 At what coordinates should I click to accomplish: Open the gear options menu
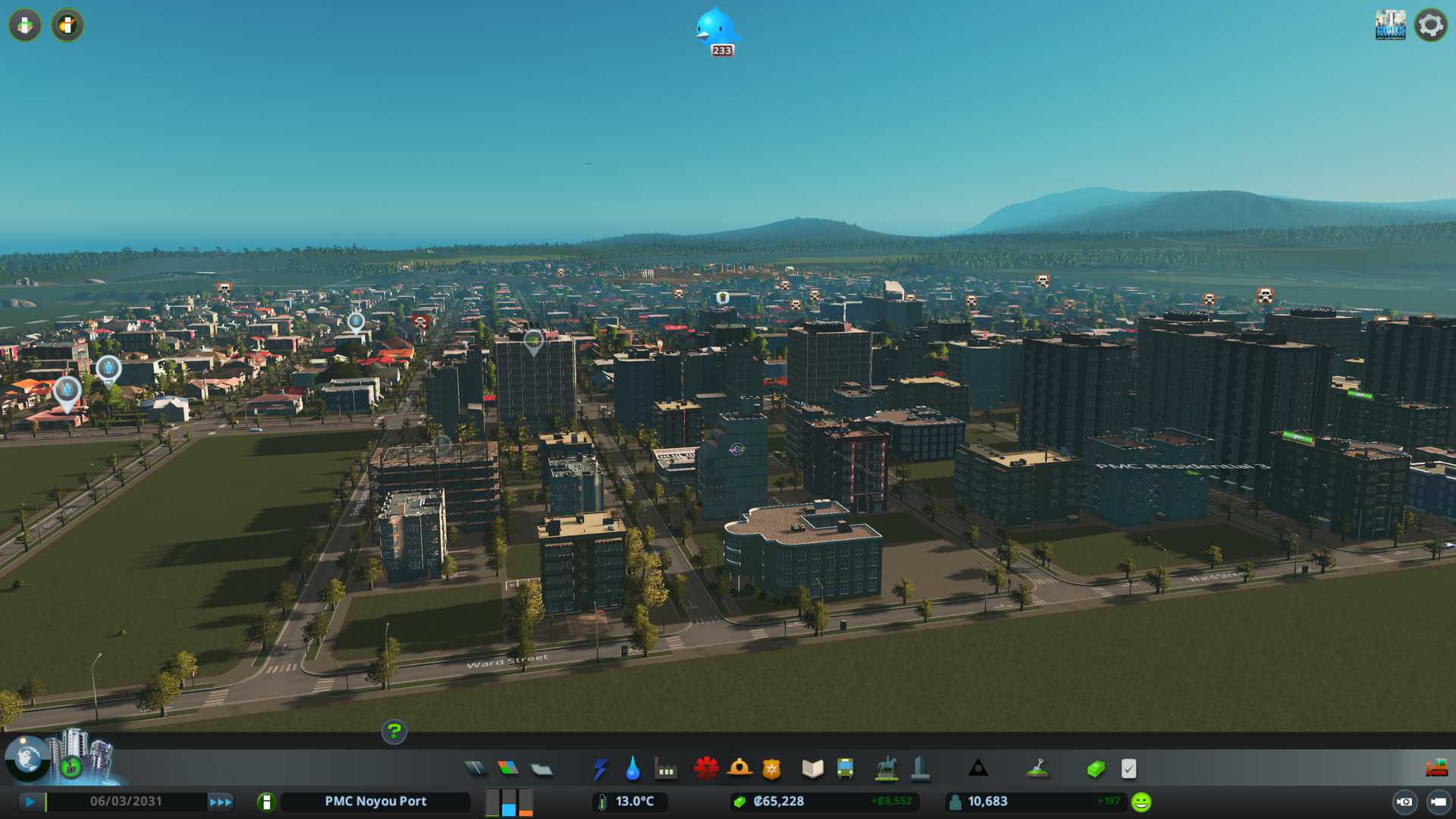[x=1431, y=25]
